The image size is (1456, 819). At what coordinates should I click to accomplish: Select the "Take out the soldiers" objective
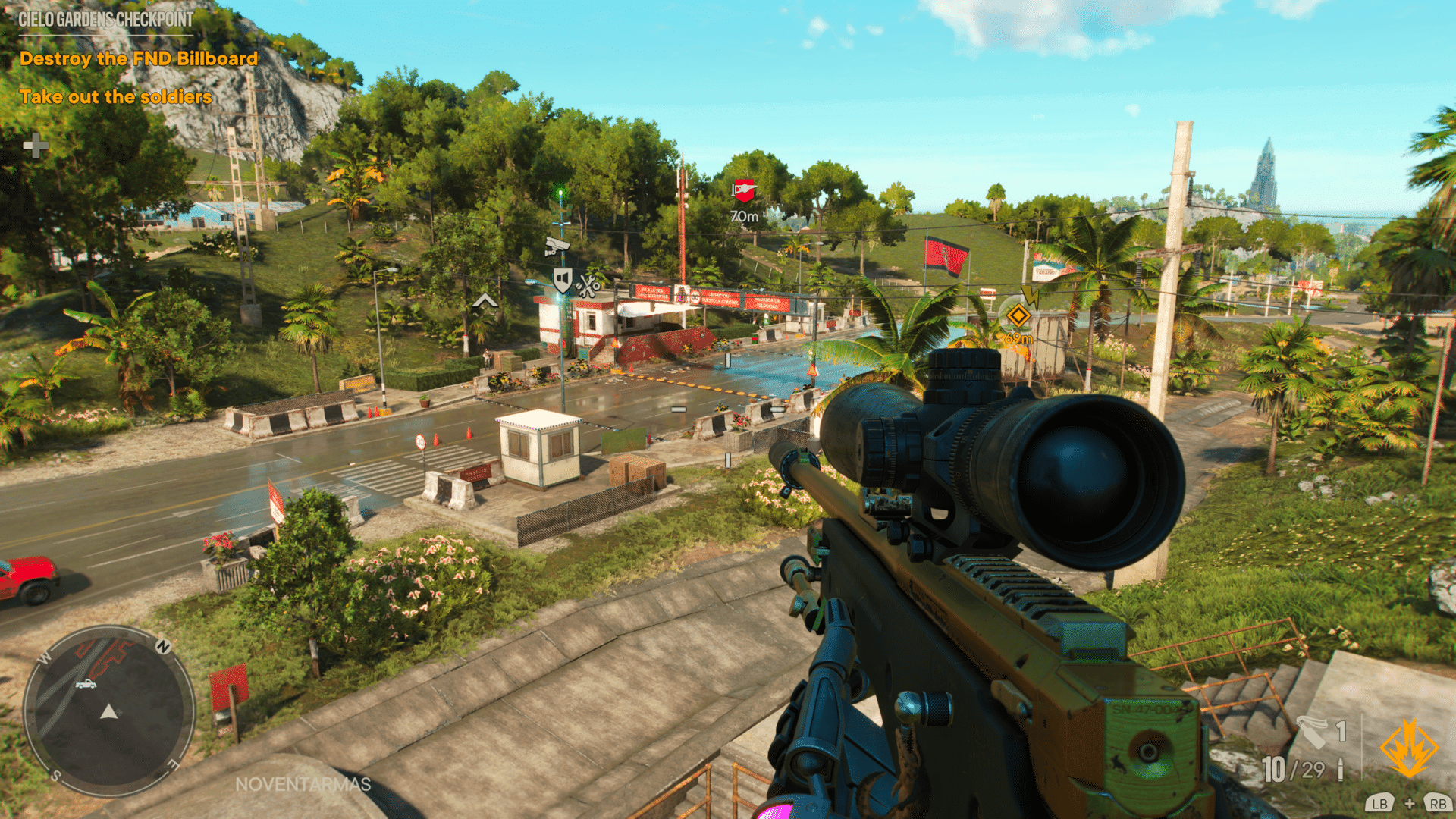point(116,96)
